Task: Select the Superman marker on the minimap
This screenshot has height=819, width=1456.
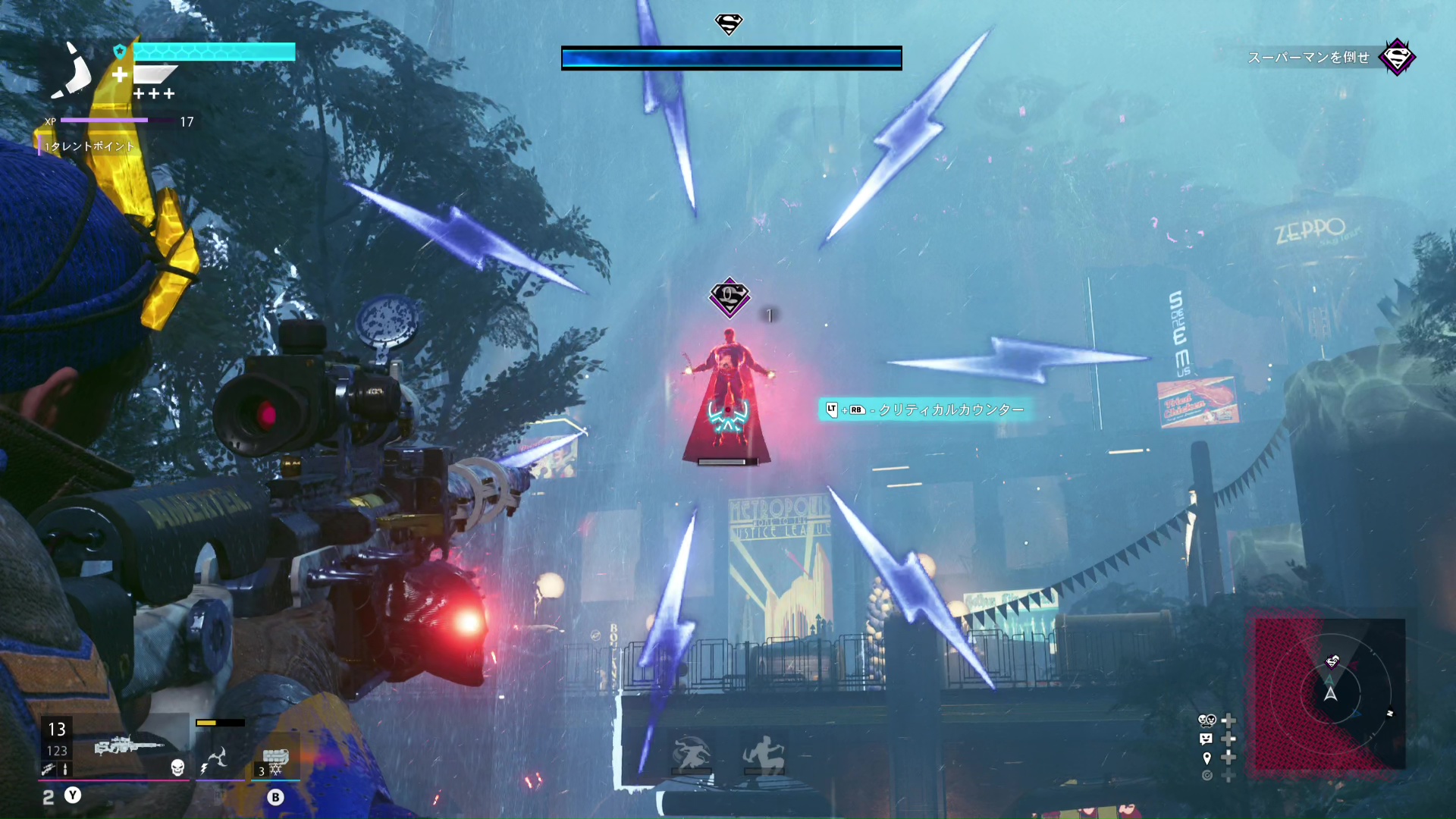Action: pyautogui.click(x=1332, y=662)
